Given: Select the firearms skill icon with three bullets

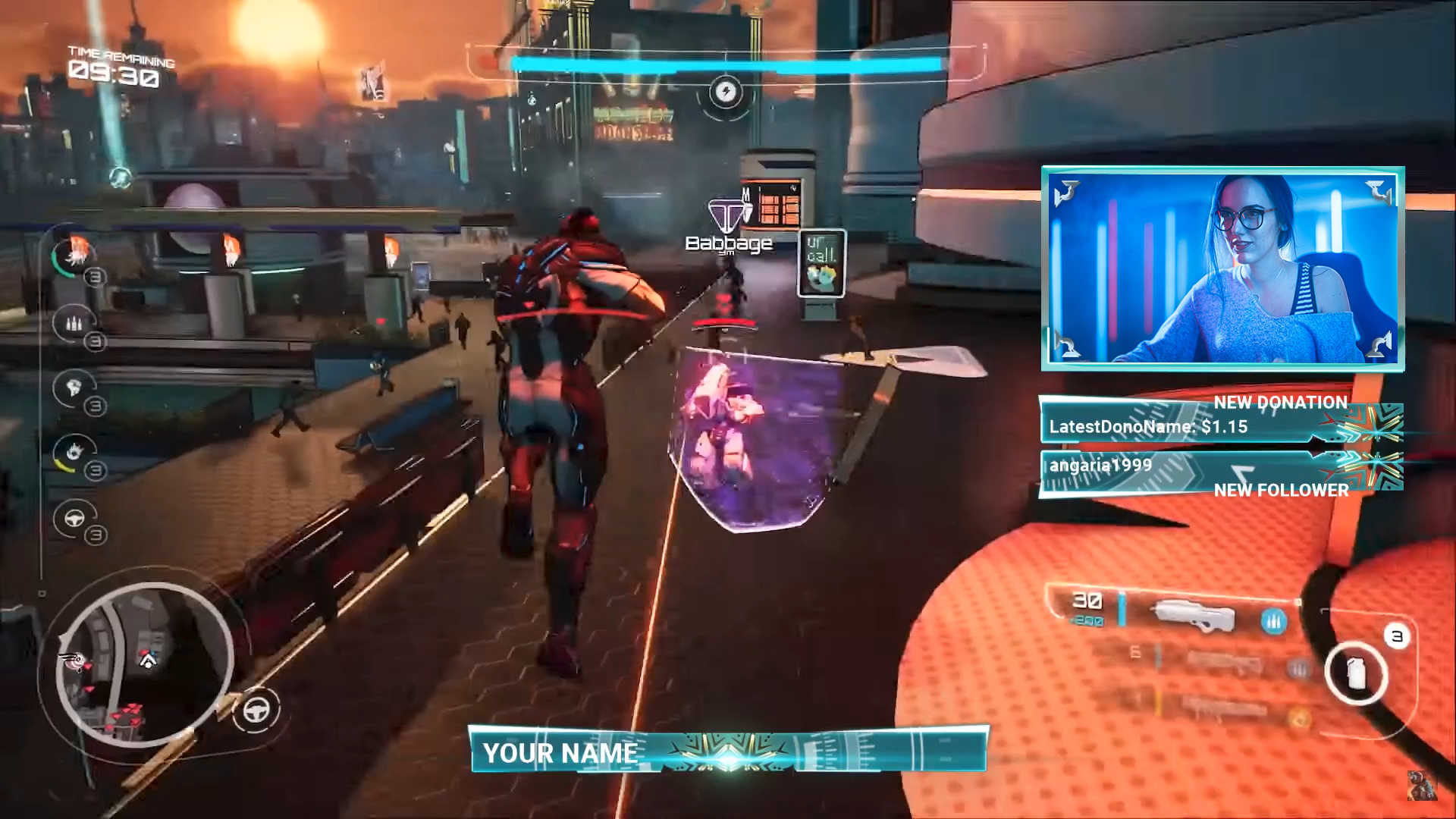Looking at the screenshot, I should (x=74, y=323).
